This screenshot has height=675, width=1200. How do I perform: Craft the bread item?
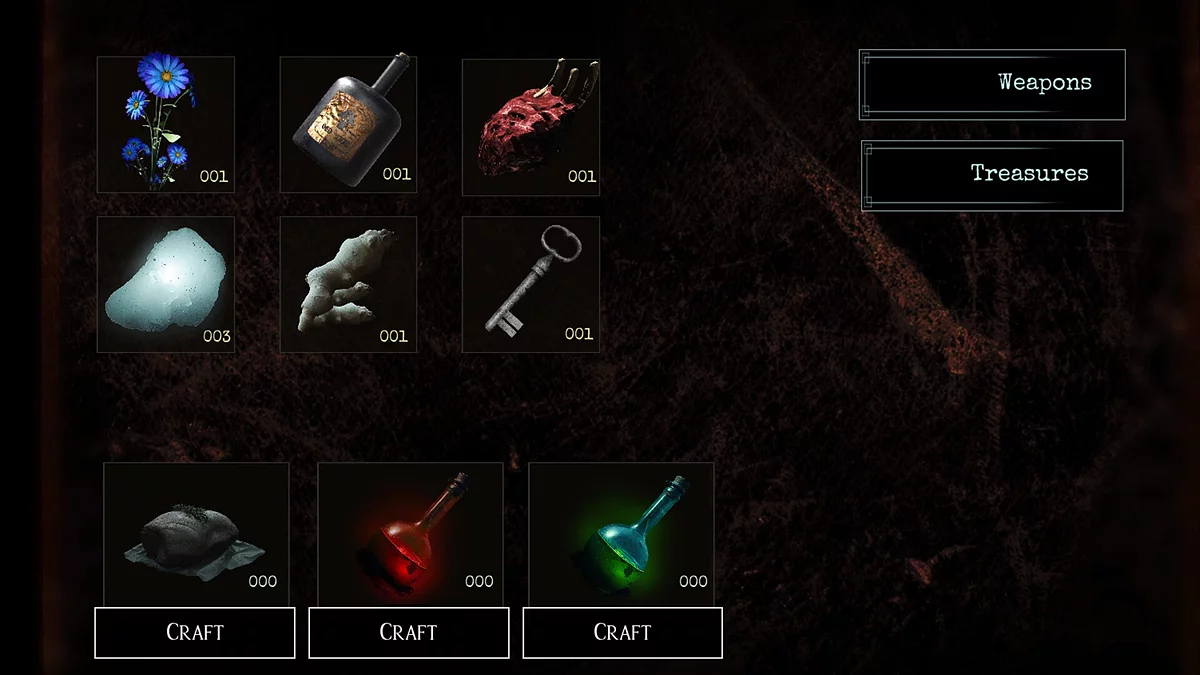195,633
